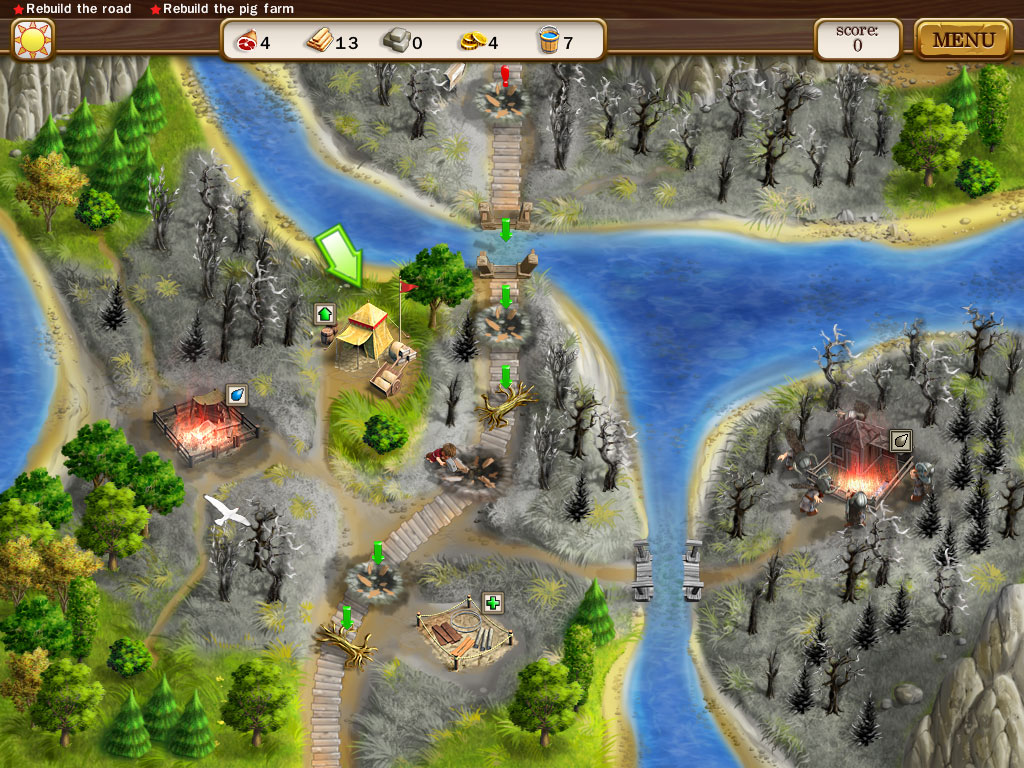
Task: Open the MENU button
Action: tap(963, 40)
